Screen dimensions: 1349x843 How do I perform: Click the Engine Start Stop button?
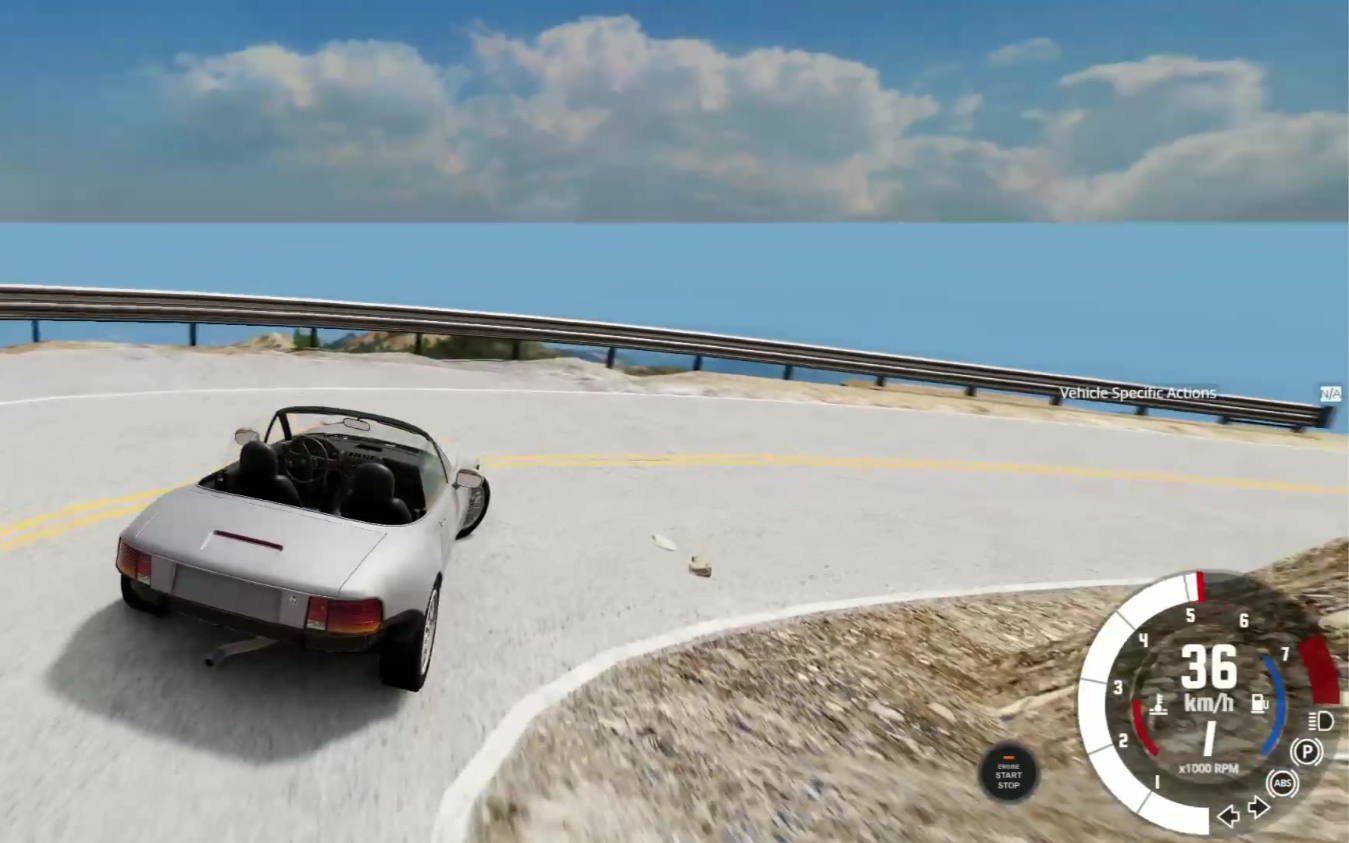tap(1008, 774)
